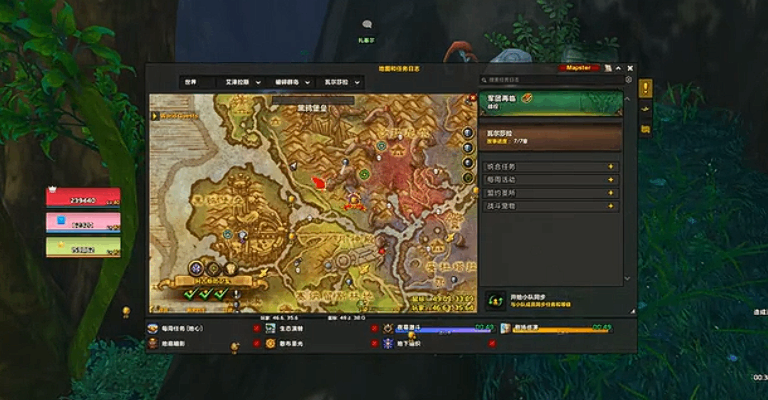
Task: Expand the 盟约圣所 quest category
Action: 550,192
